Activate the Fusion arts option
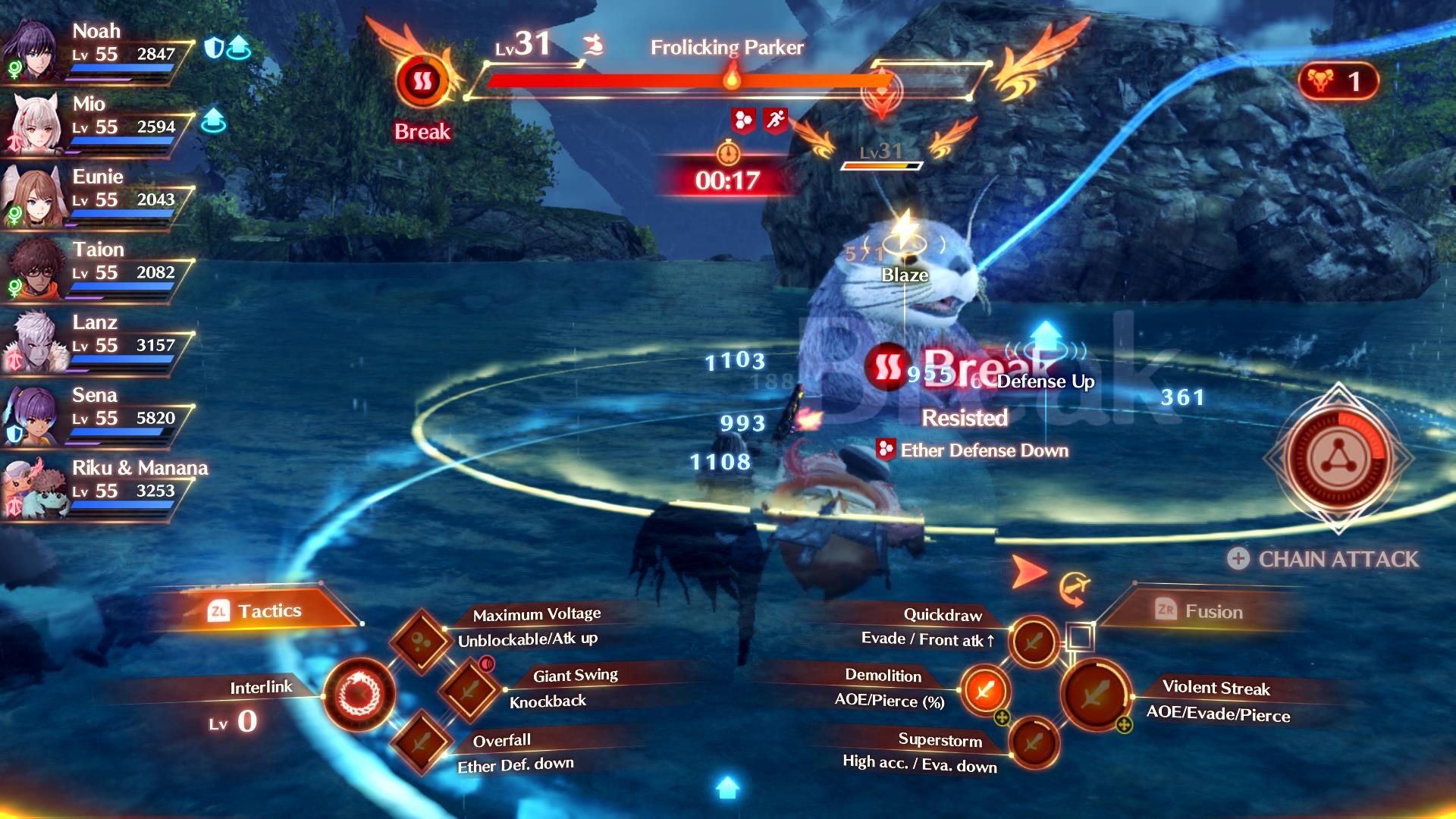The image size is (1456, 819). coord(1199,611)
